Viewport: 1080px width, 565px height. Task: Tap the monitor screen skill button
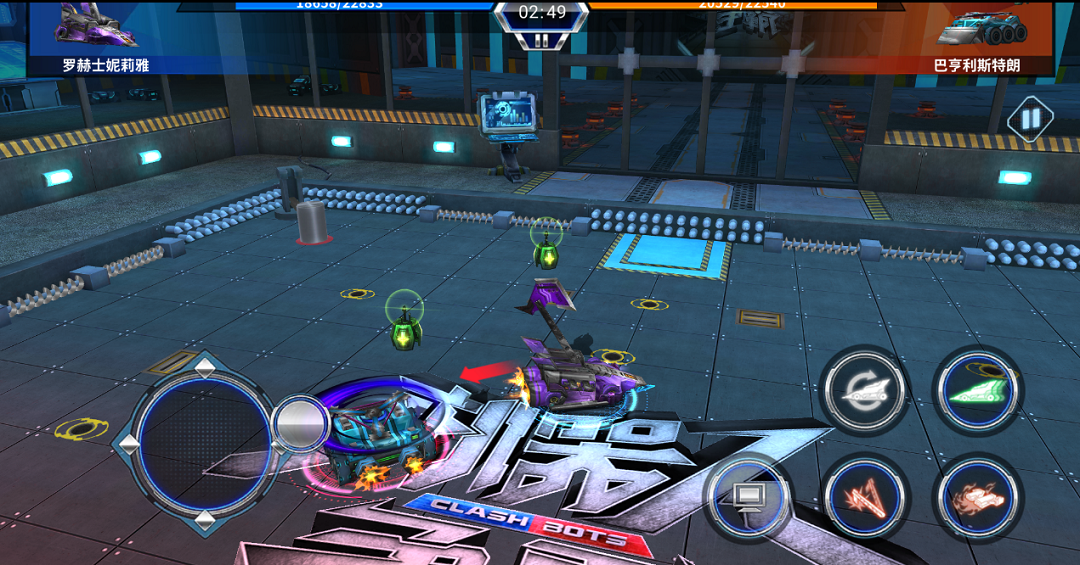pos(747,497)
